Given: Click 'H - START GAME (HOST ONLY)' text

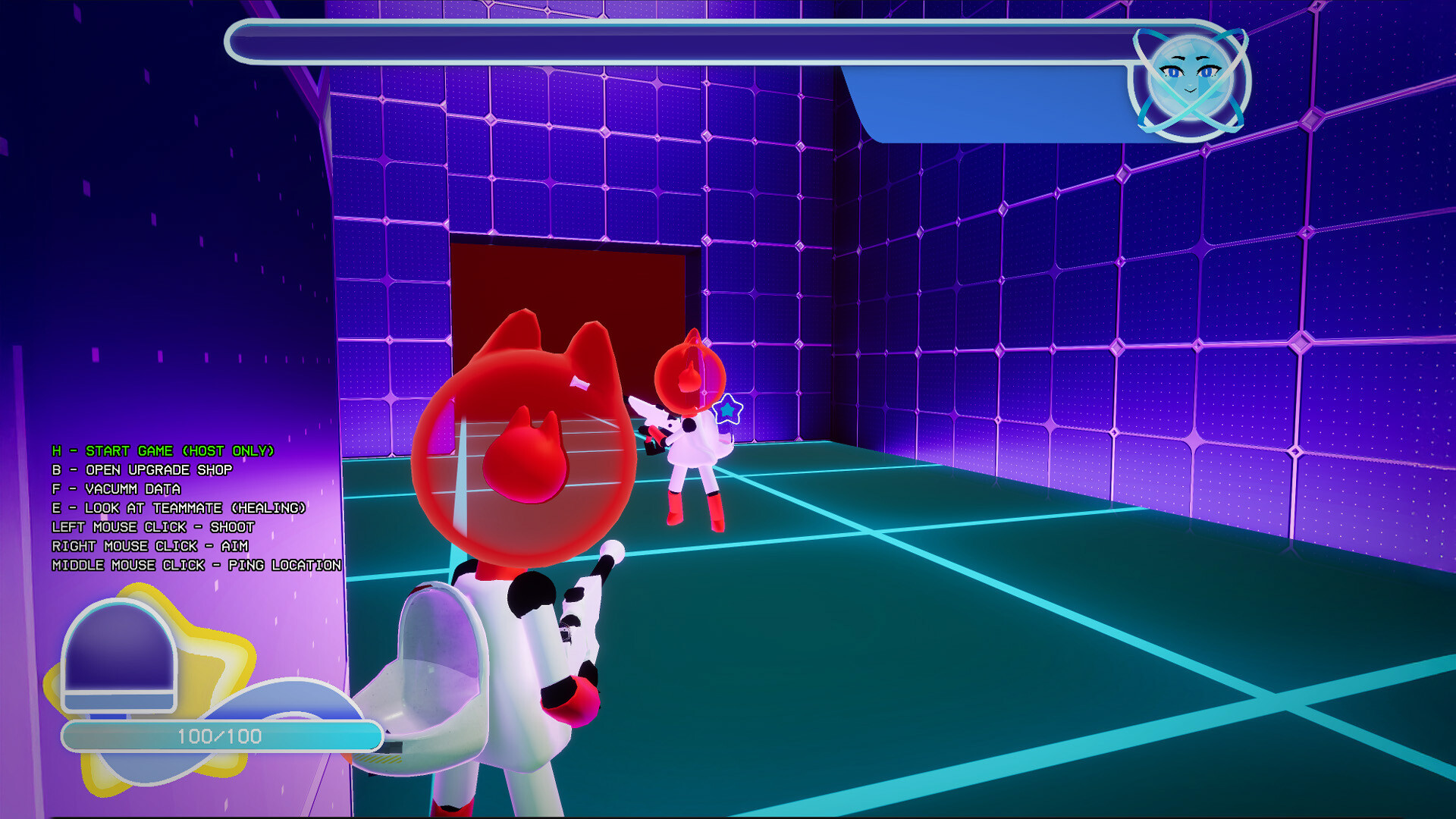Looking at the screenshot, I should [163, 450].
